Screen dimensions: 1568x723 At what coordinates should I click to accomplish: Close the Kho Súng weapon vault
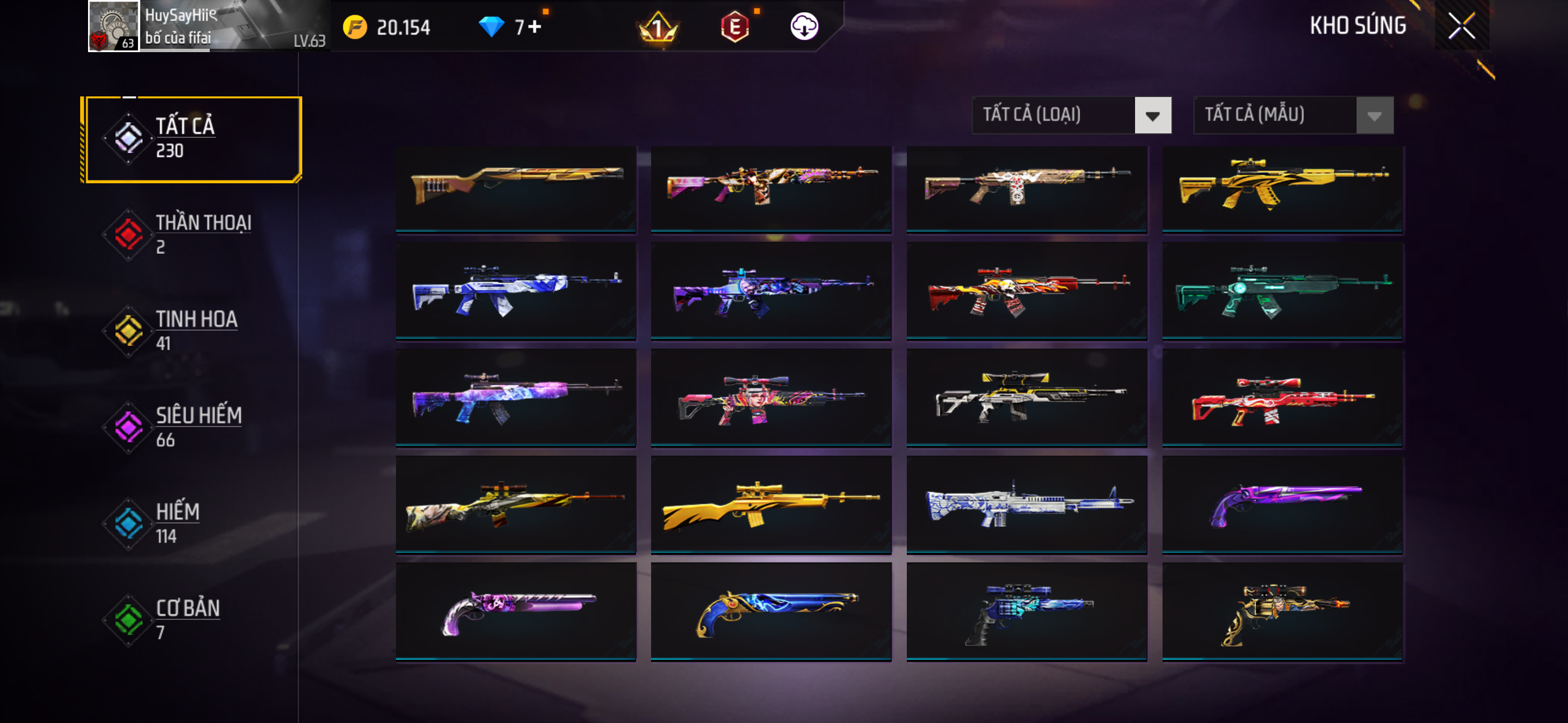(x=1461, y=26)
